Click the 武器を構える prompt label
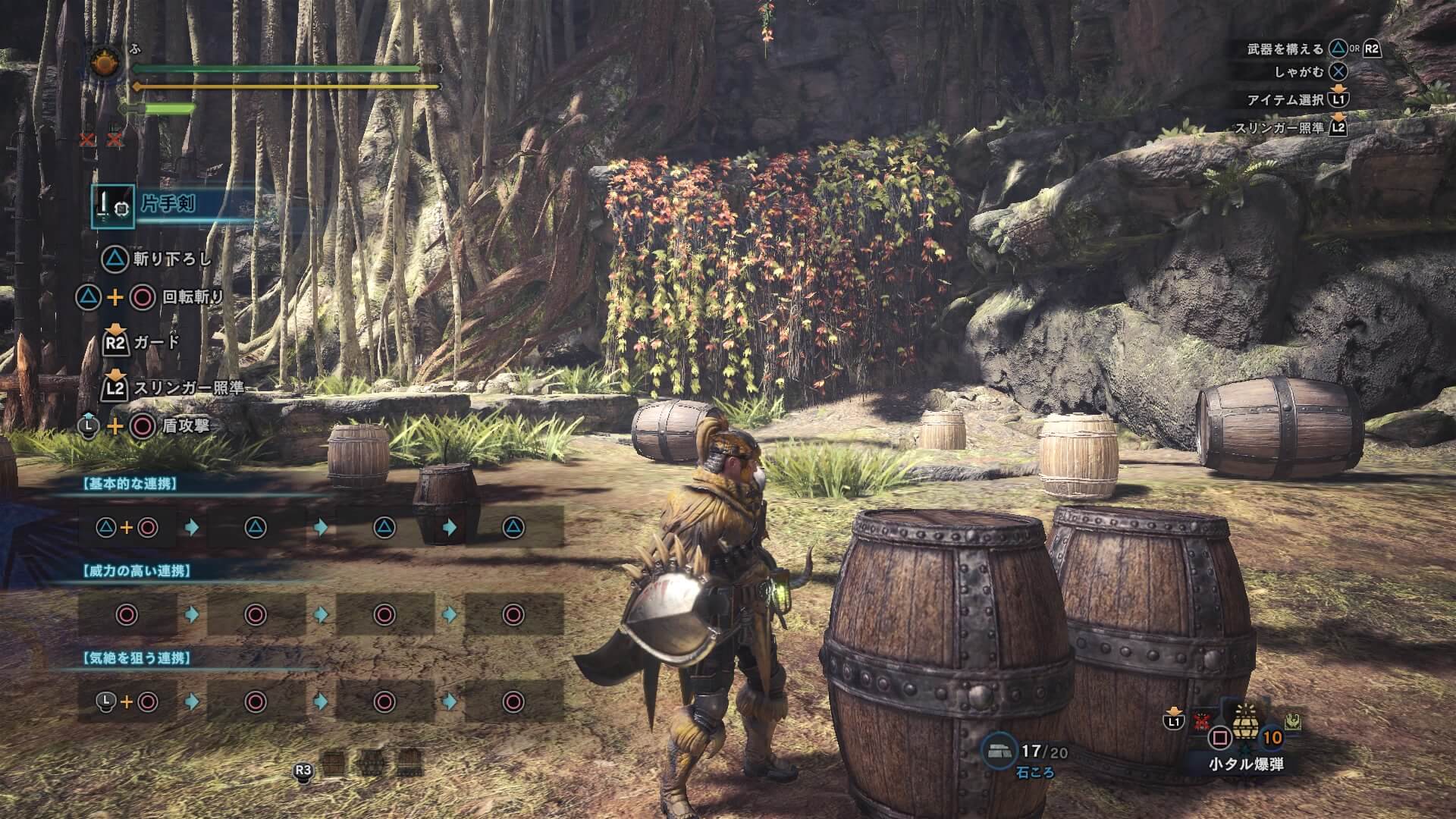Viewport: 1456px width, 819px height. pyautogui.click(x=1285, y=49)
